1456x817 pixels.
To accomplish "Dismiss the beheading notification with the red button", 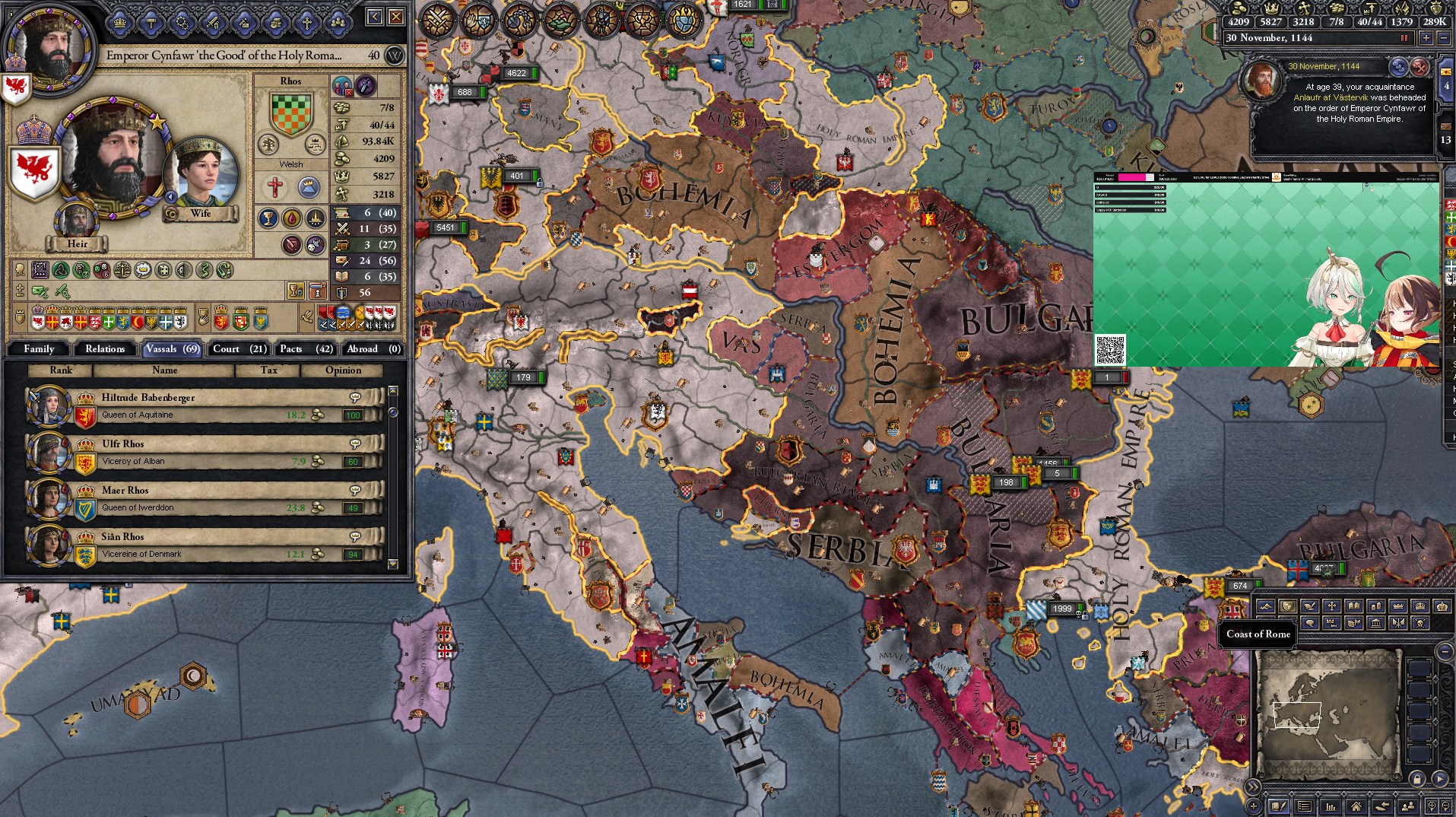I will [x=1420, y=66].
